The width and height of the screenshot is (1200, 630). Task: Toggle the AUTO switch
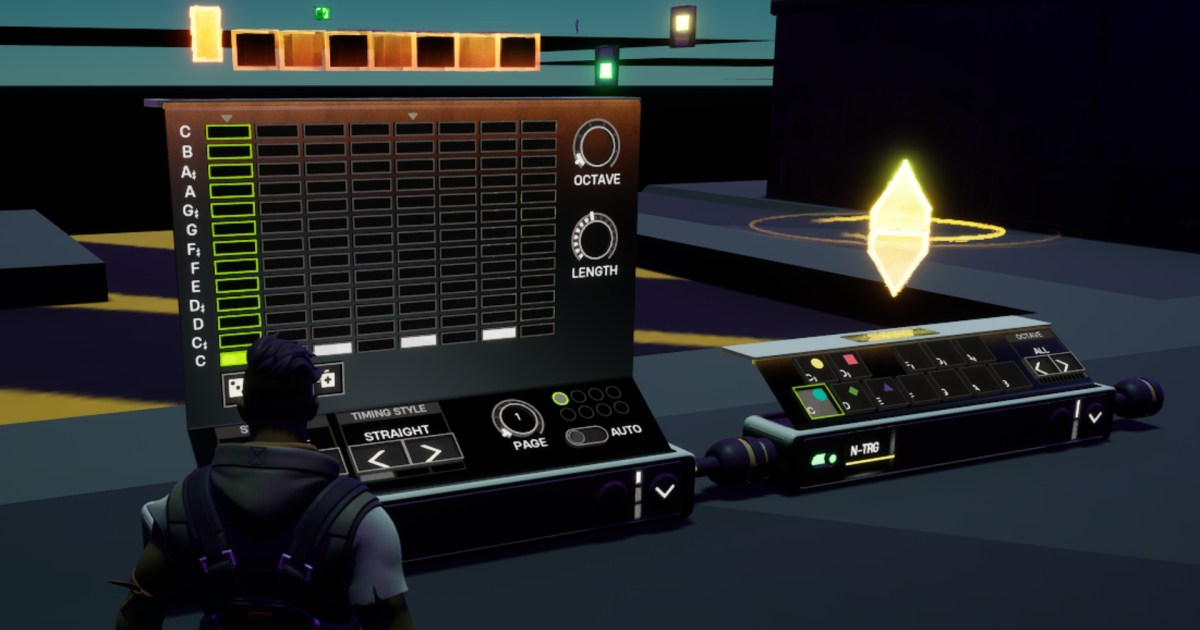(x=586, y=436)
